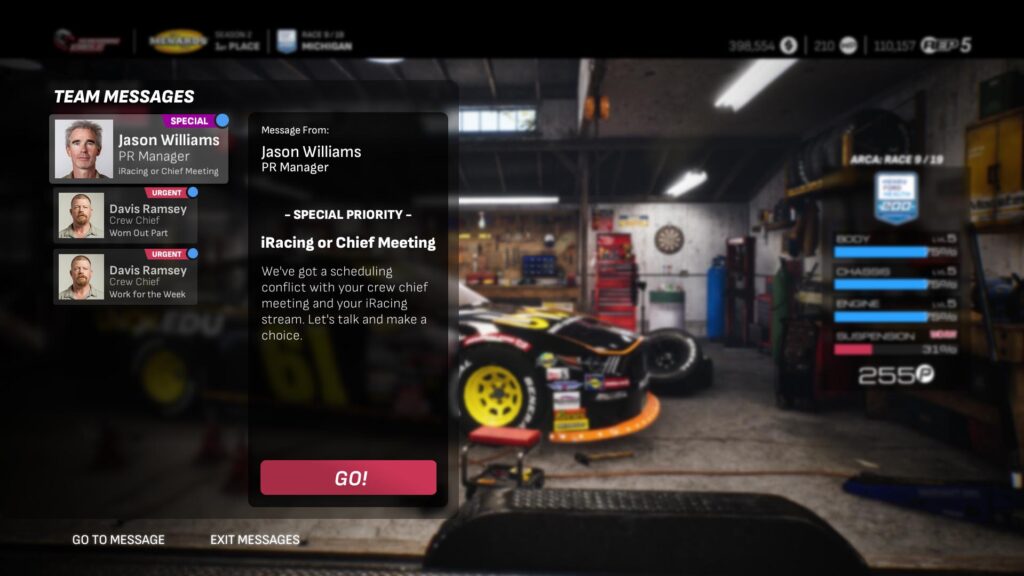
Task: Select Jason Williams' iRacing or Chief Meeting message
Action: (139, 150)
